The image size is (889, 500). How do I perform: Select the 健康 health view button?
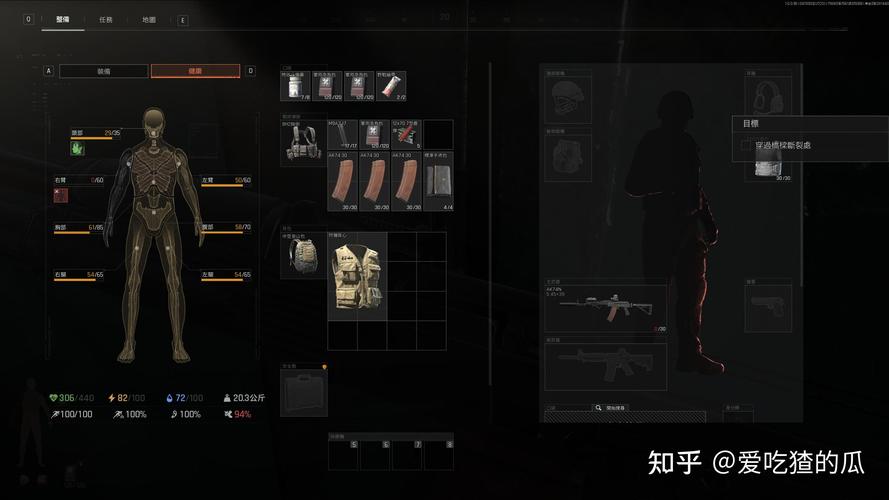[x=195, y=71]
